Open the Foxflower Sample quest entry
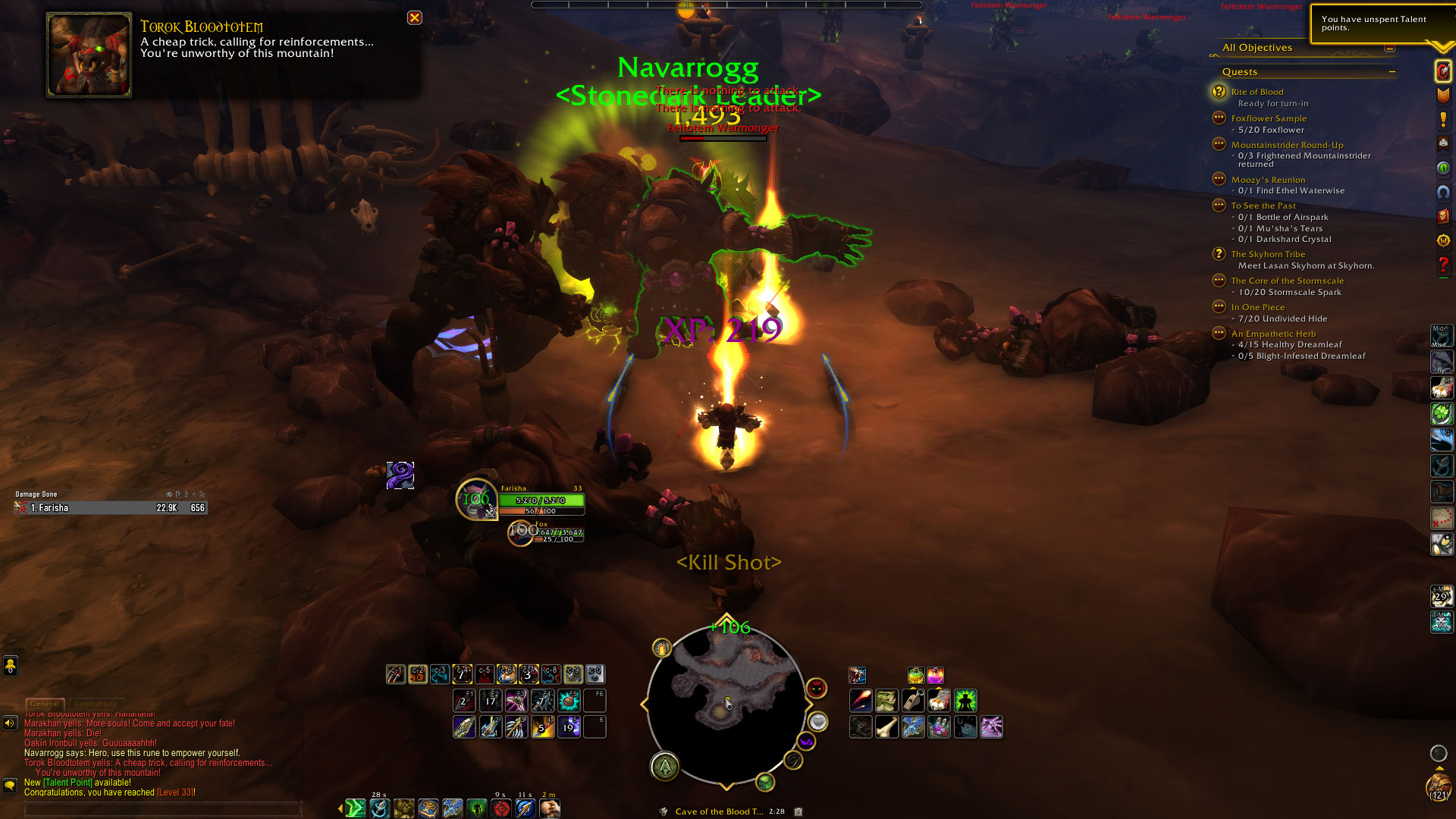Viewport: 1456px width, 819px height. (1269, 118)
